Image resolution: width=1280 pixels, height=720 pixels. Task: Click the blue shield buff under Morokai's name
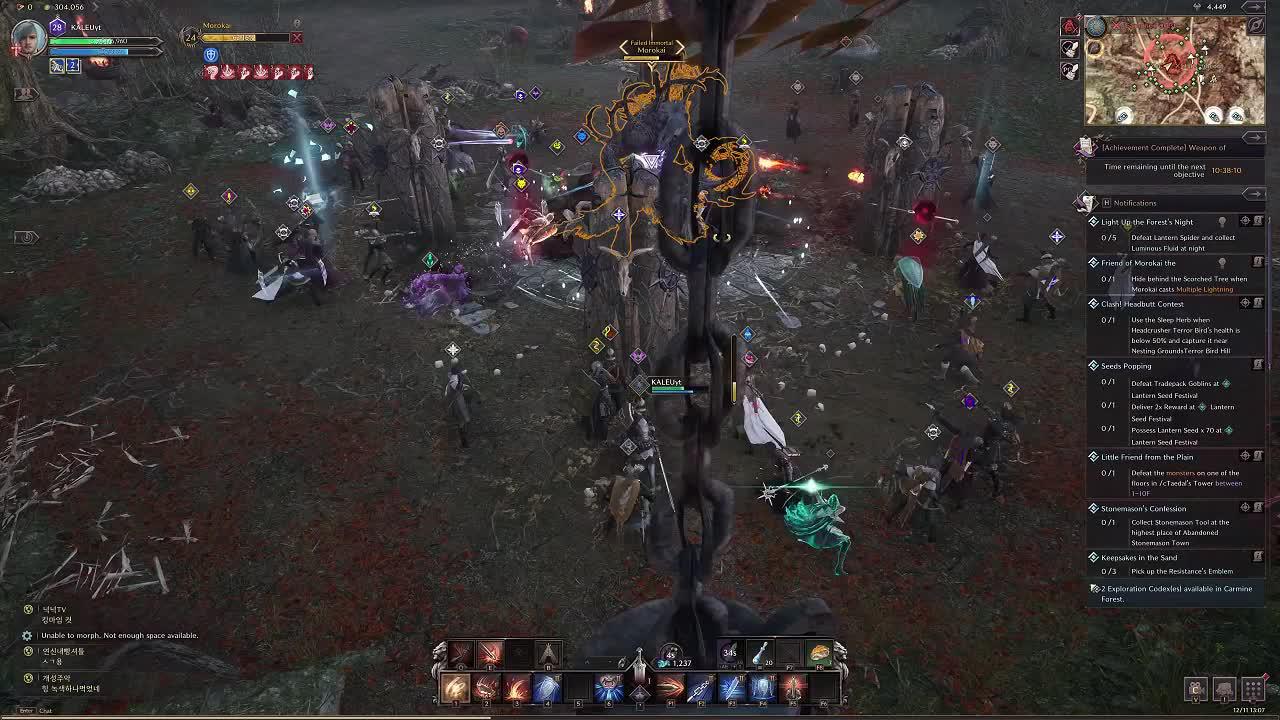point(211,55)
